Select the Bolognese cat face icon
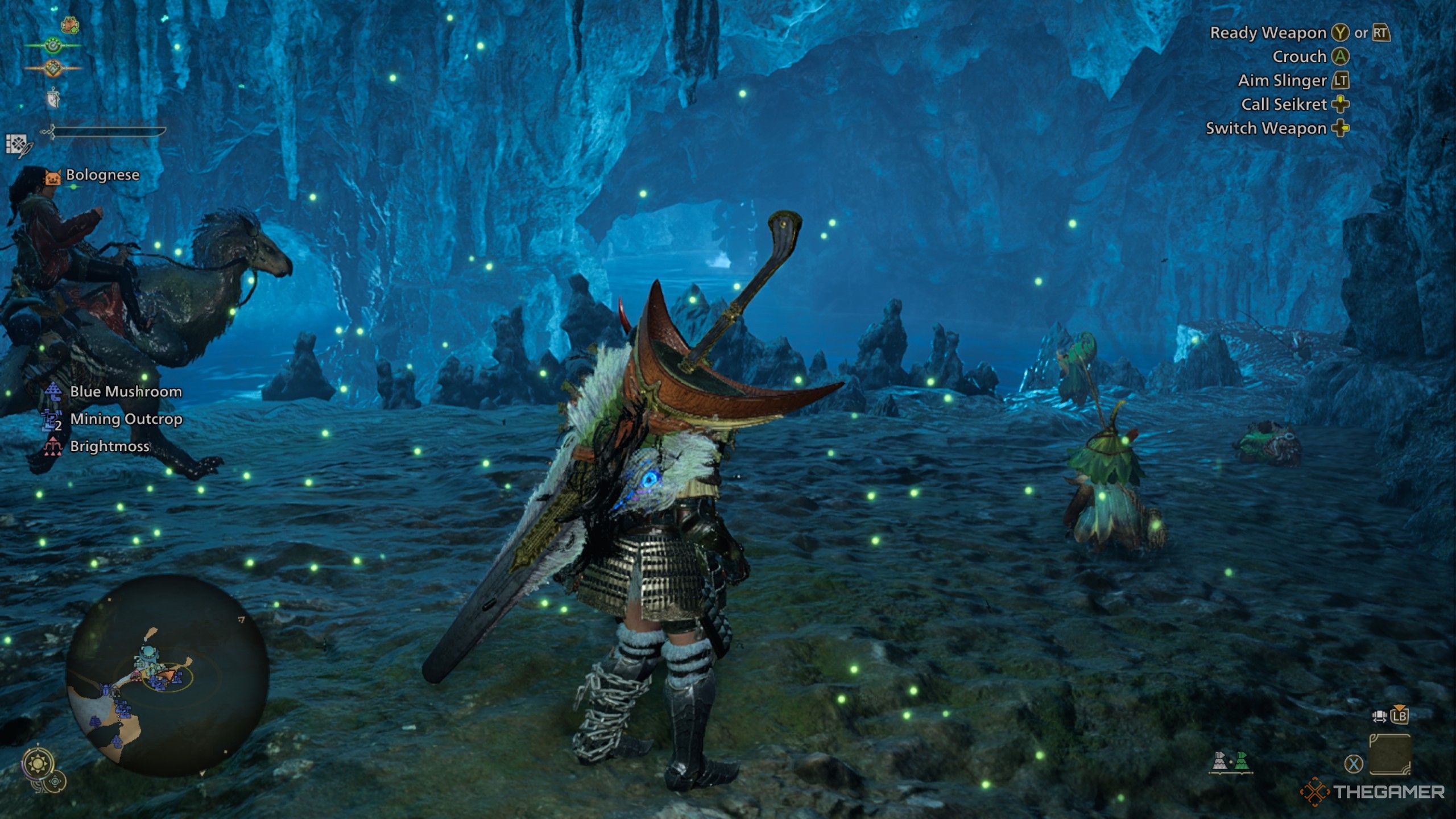1456x819 pixels. 53,177
